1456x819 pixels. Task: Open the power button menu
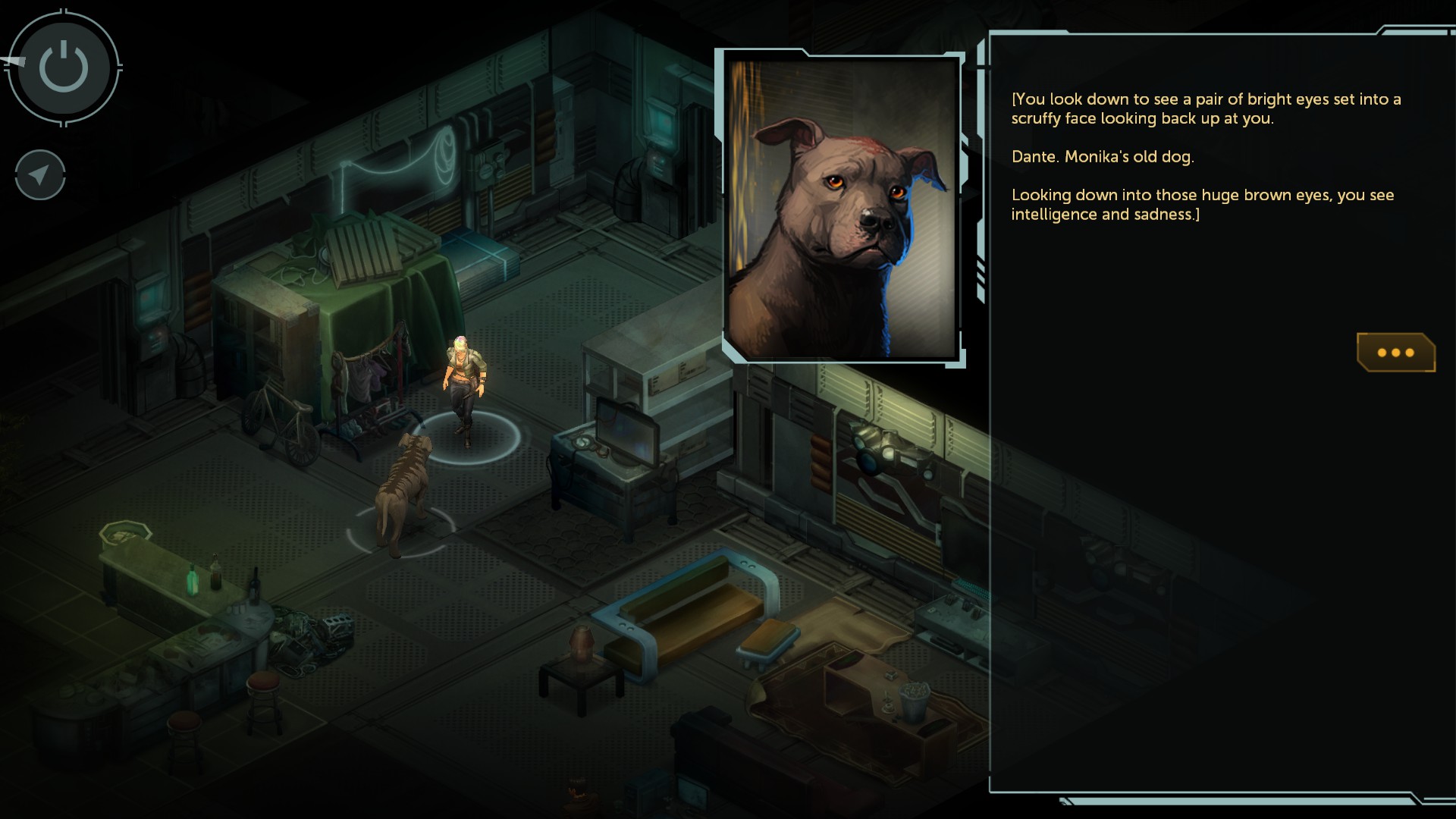(64, 67)
